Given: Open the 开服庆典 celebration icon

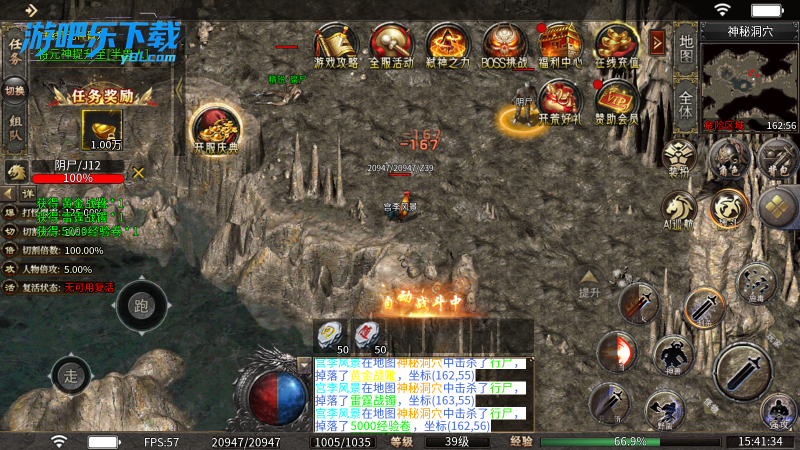Looking at the screenshot, I should [216, 127].
